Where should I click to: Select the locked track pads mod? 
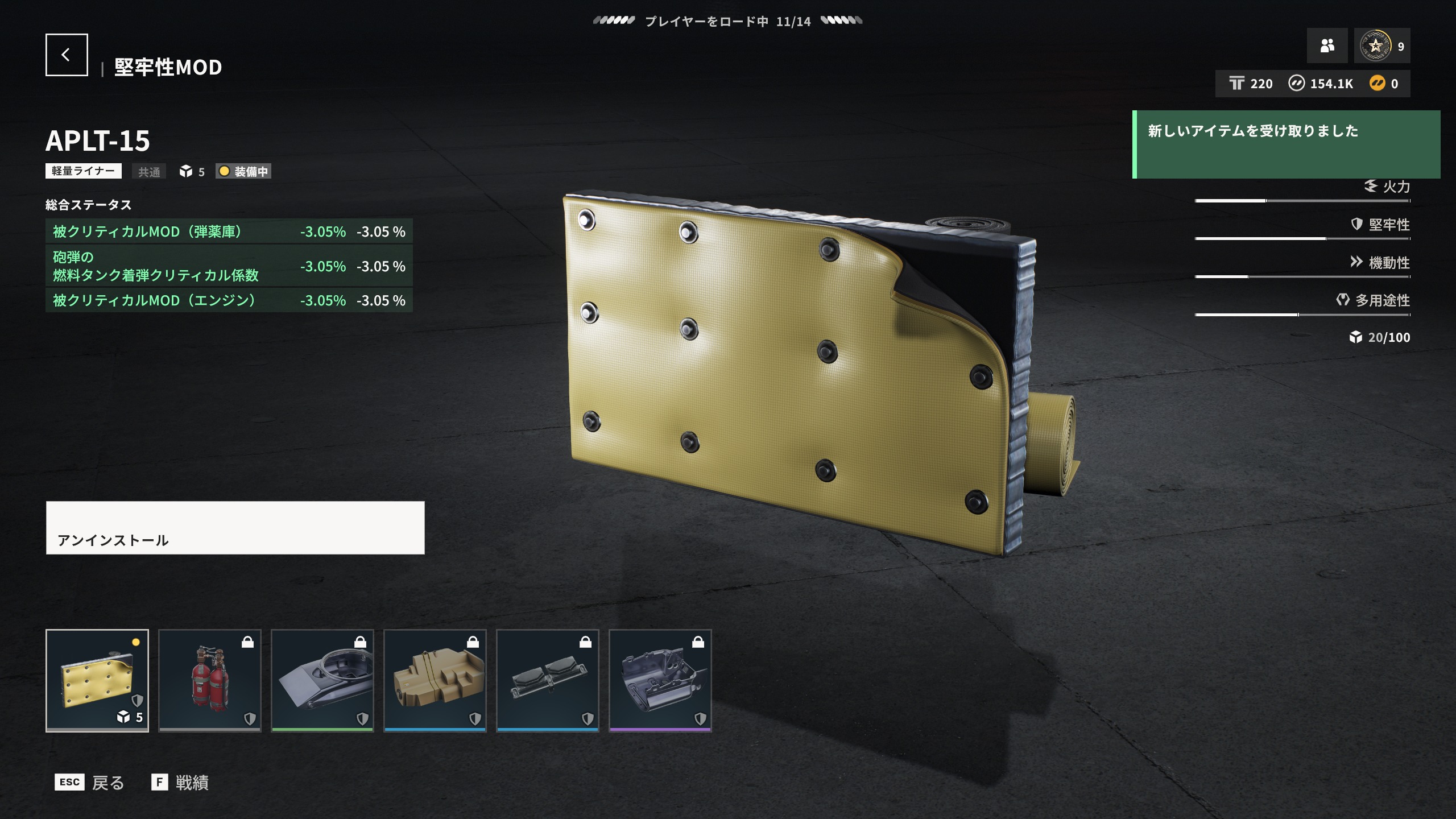click(548, 680)
